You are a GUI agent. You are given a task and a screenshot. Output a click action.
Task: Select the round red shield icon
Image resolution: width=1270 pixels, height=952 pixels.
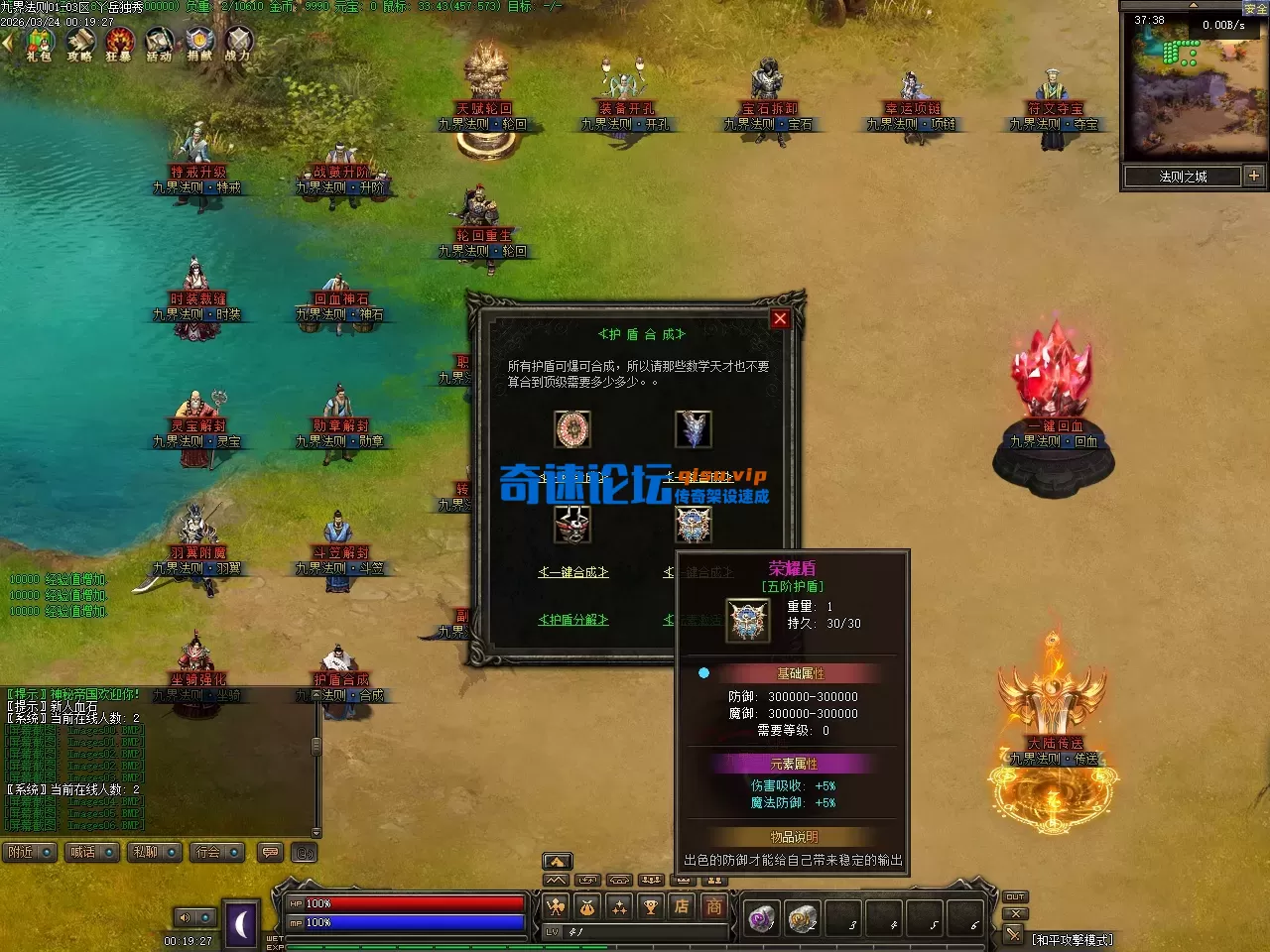pyautogui.click(x=572, y=429)
